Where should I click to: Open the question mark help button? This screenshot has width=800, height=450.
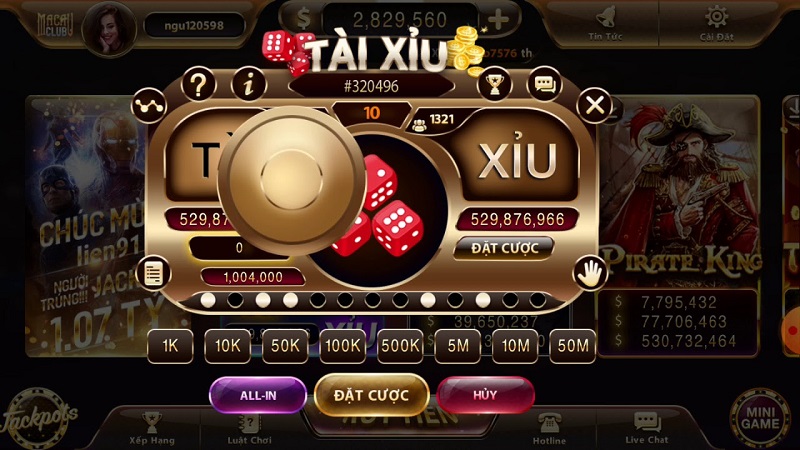click(199, 82)
